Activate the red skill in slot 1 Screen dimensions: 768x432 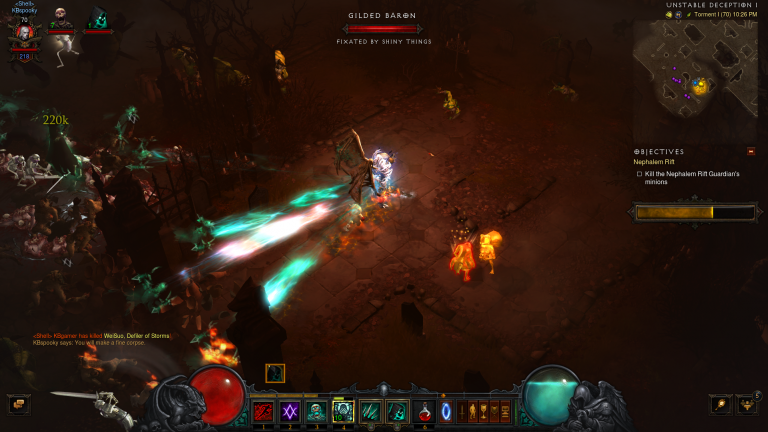point(263,410)
